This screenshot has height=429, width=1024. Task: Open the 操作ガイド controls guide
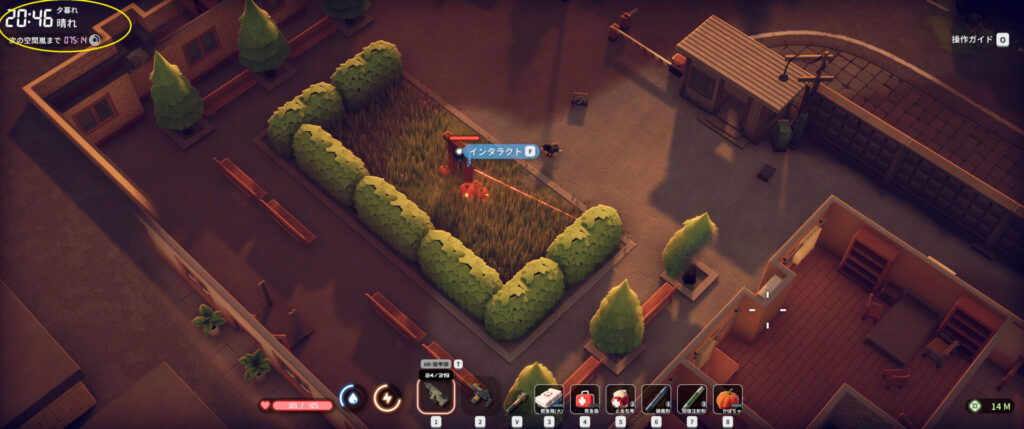pyautogui.click(x=980, y=40)
